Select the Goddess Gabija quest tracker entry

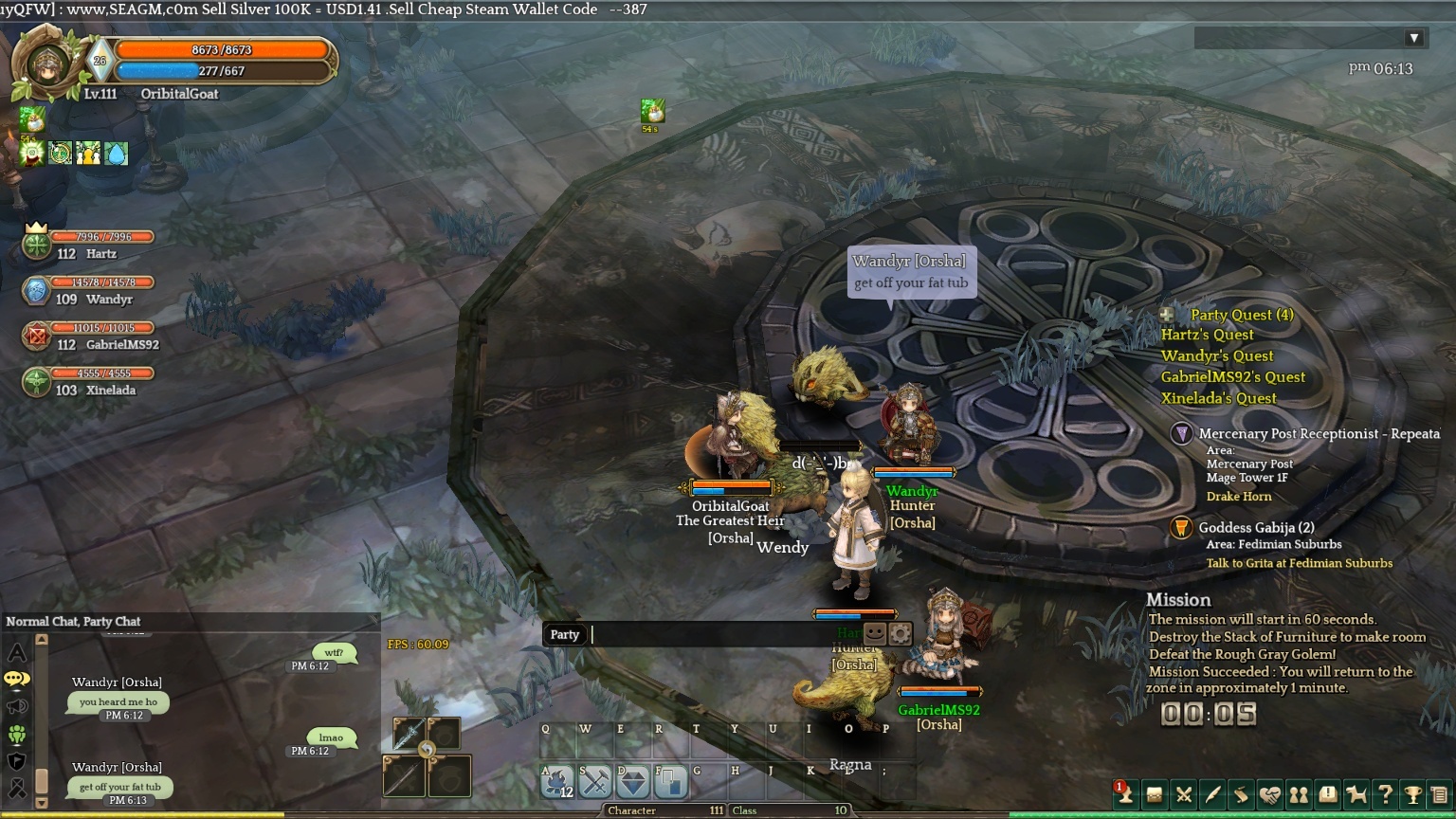pos(1256,528)
